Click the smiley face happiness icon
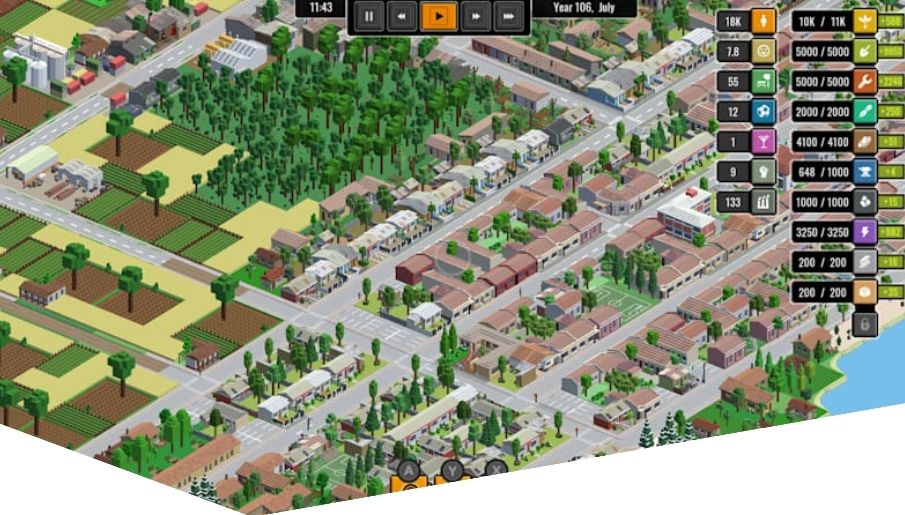Image resolution: width=905 pixels, height=515 pixels. (763, 51)
